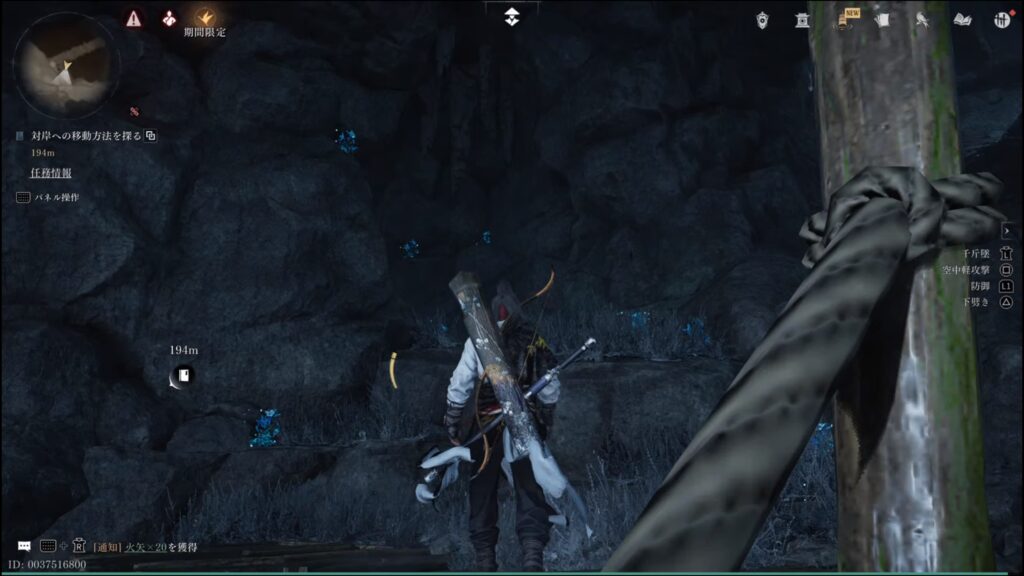
Task: Open the shrine building icon
Action: (802, 20)
